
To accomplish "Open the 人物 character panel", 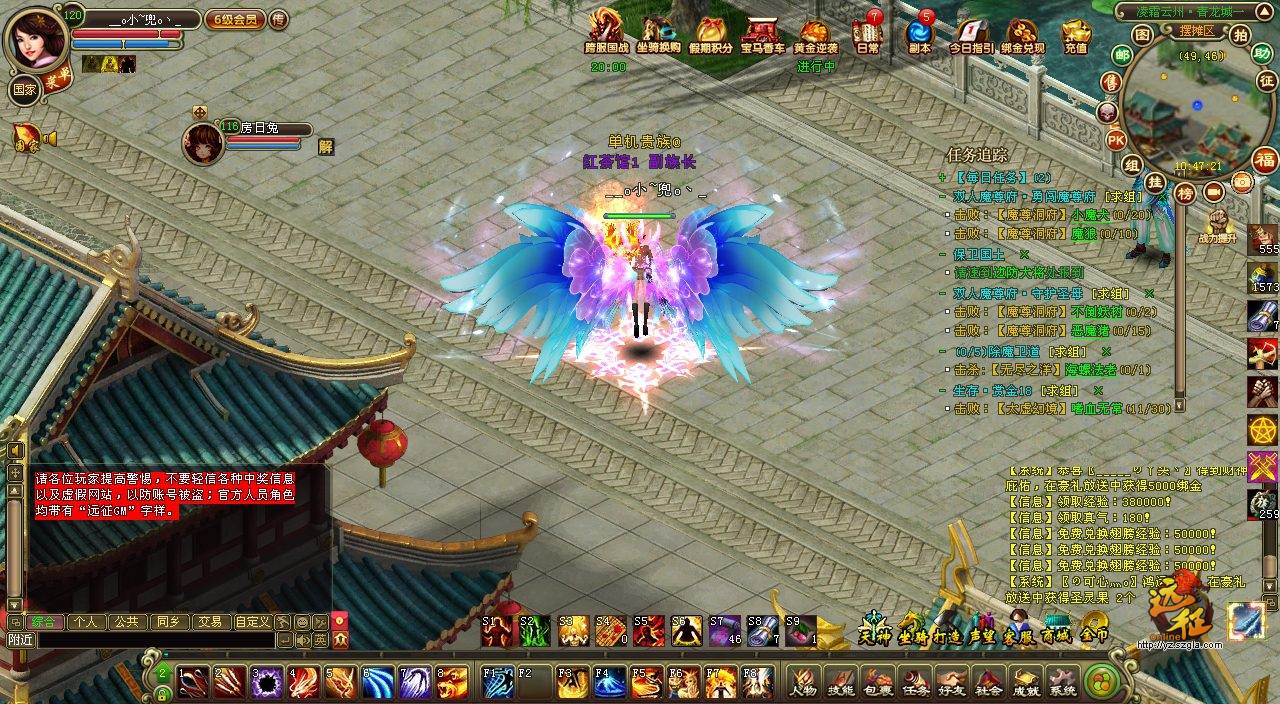I will pyautogui.click(x=803, y=681).
